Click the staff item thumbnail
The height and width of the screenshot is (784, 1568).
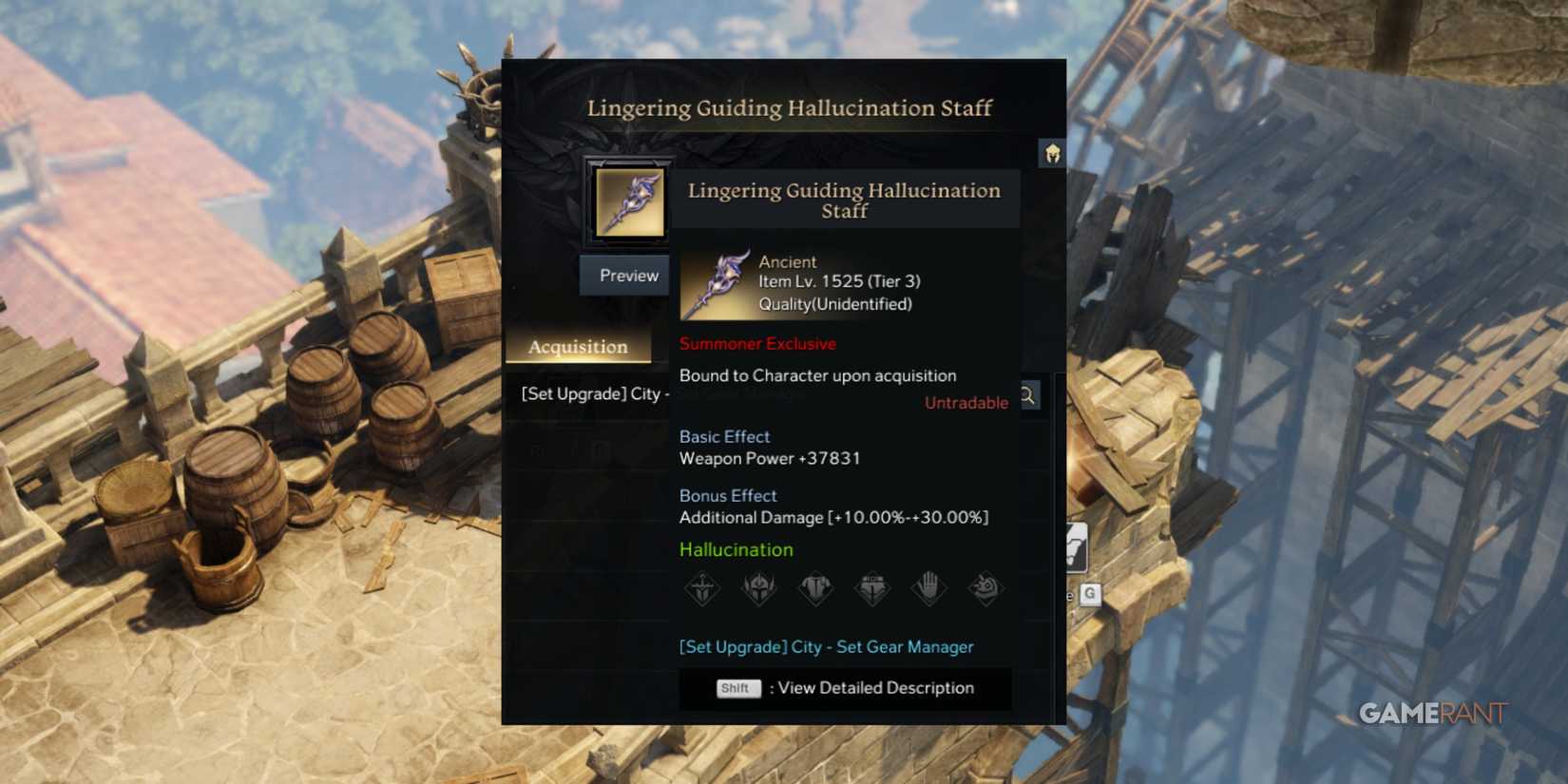tap(629, 203)
